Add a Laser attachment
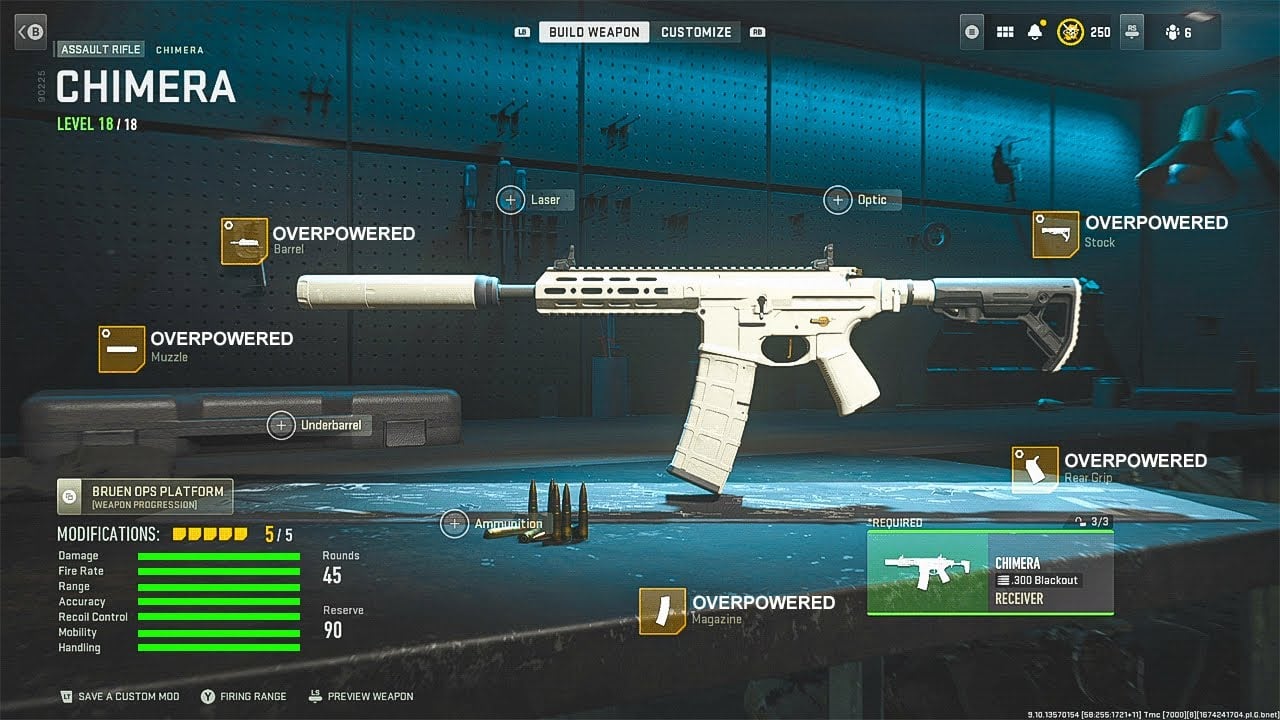1280x720 pixels. (x=511, y=200)
